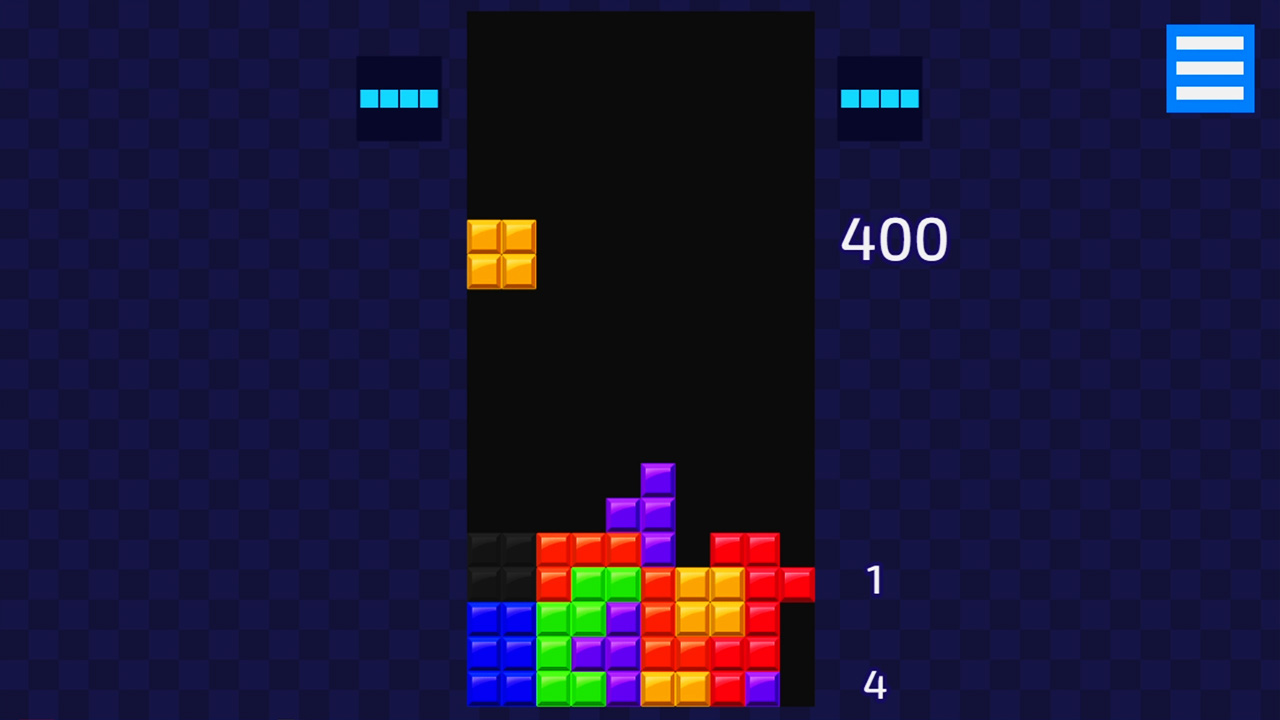The width and height of the screenshot is (1280, 720).
Task: Click the score display showing 400
Action: [x=893, y=240]
